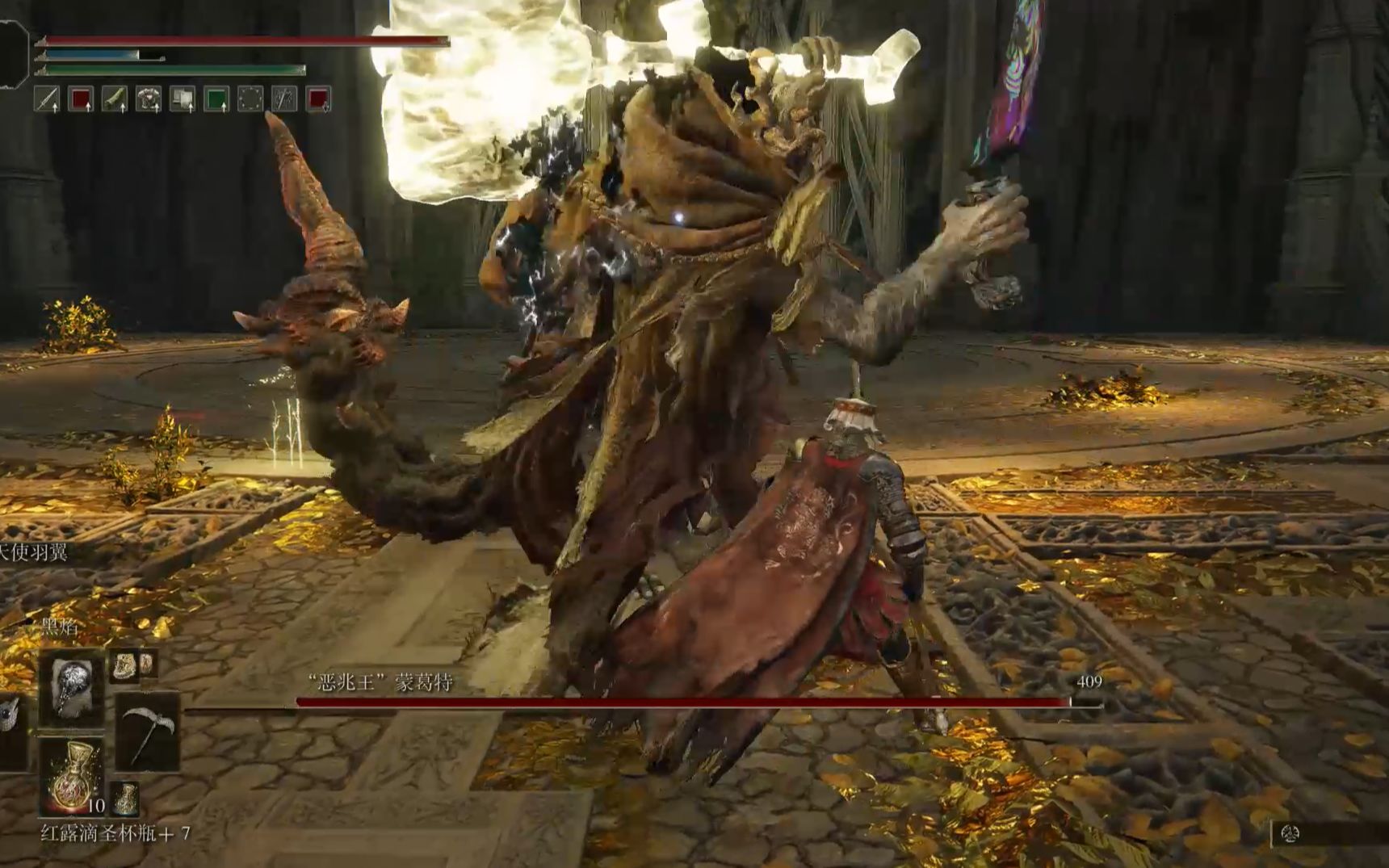The image size is (1389, 868).
Task: Click the dotted circle status icon
Action: pyautogui.click(x=250, y=99)
